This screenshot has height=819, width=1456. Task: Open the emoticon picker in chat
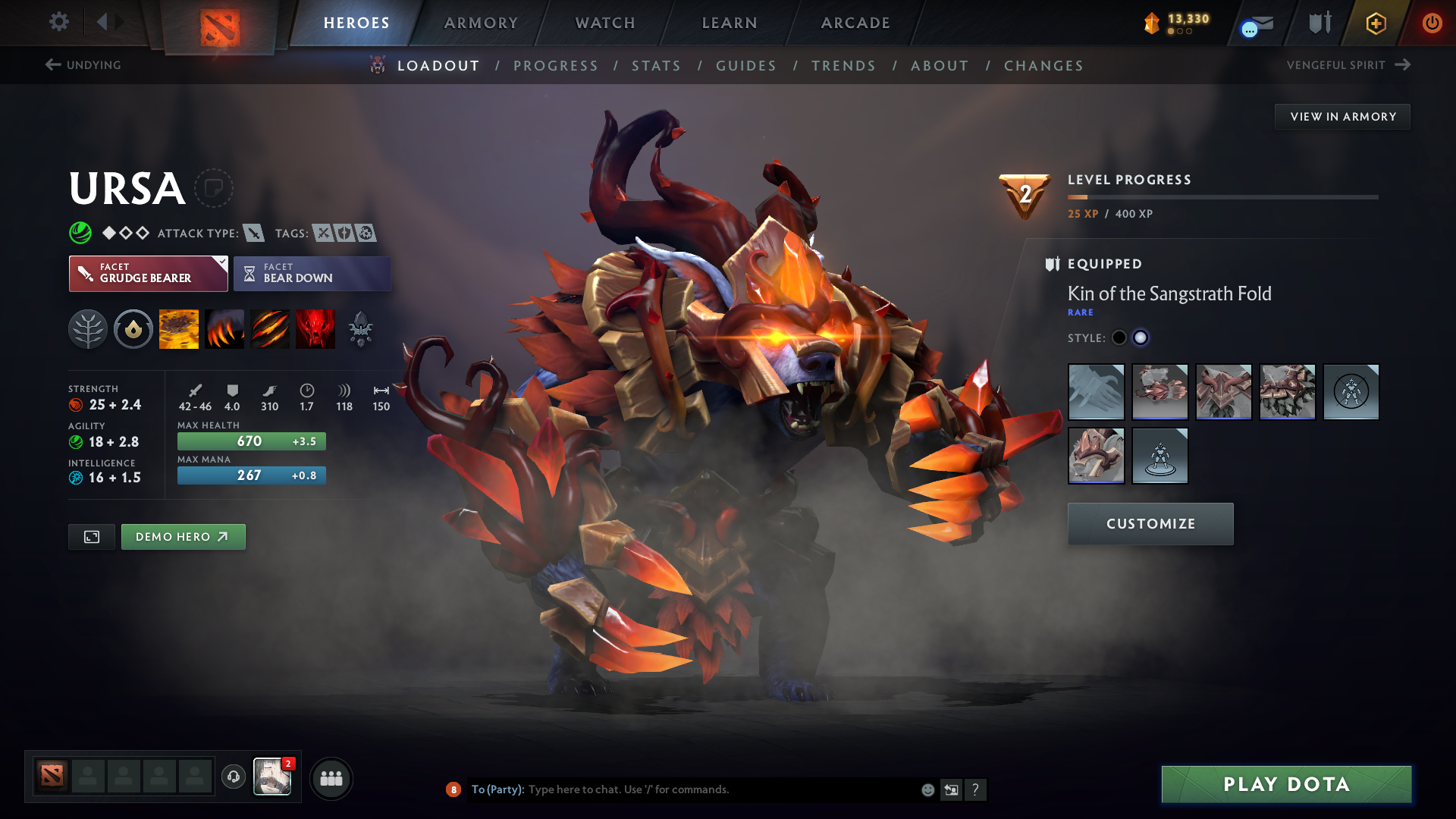click(x=927, y=789)
